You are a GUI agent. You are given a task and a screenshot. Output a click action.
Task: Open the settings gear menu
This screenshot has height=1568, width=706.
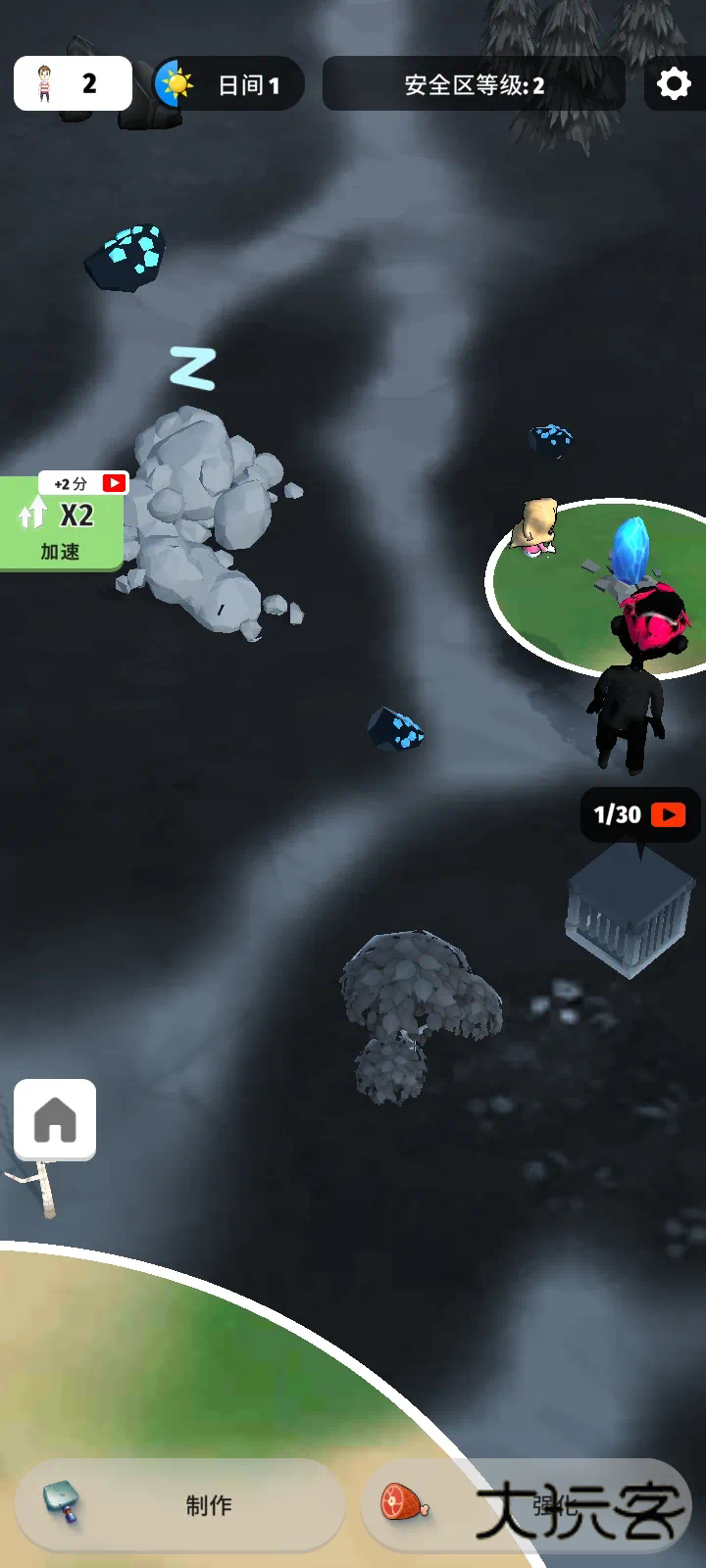pyautogui.click(x=674, y=84)
